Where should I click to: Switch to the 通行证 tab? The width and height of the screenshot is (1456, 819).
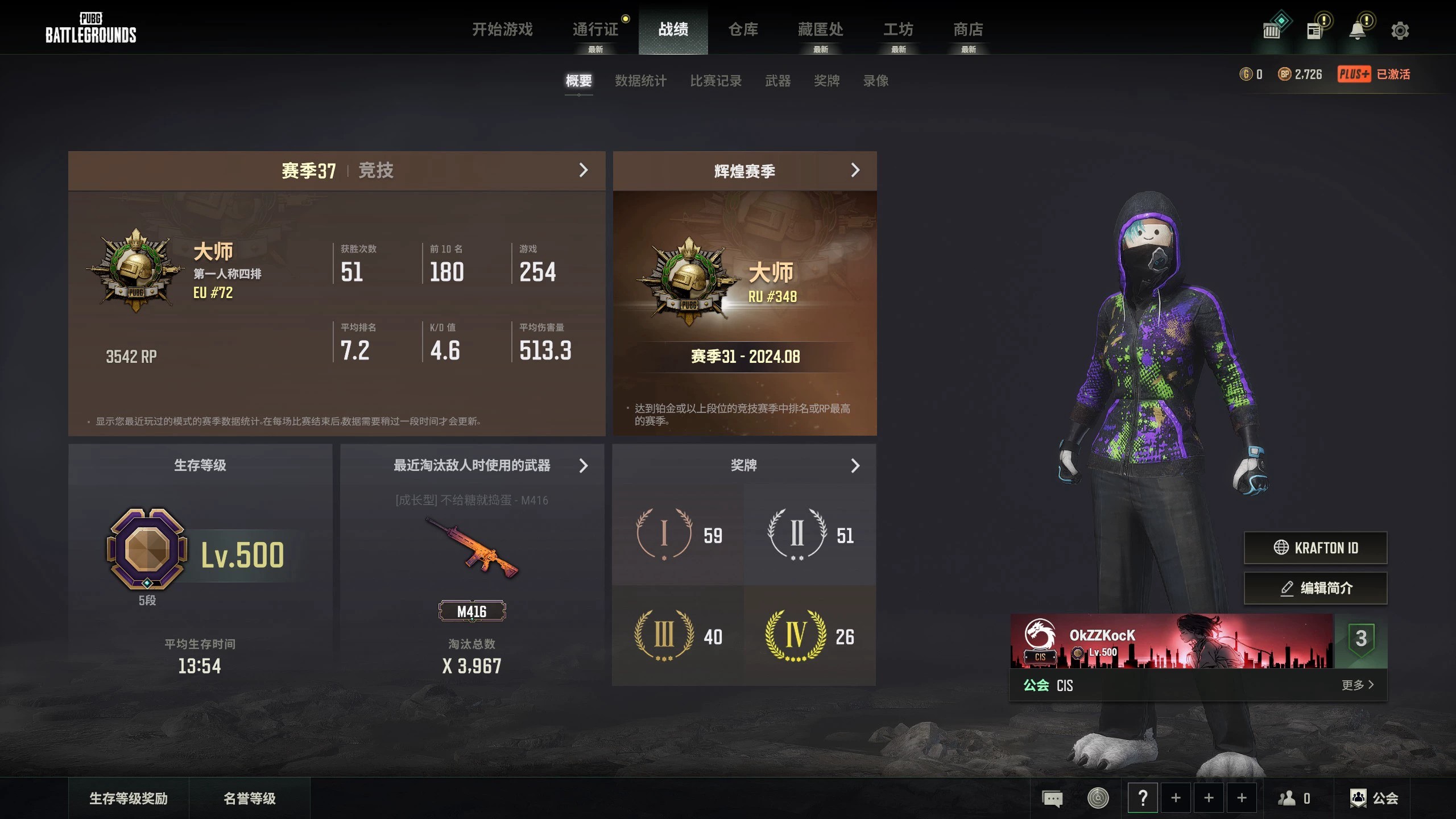click(595, 29)
